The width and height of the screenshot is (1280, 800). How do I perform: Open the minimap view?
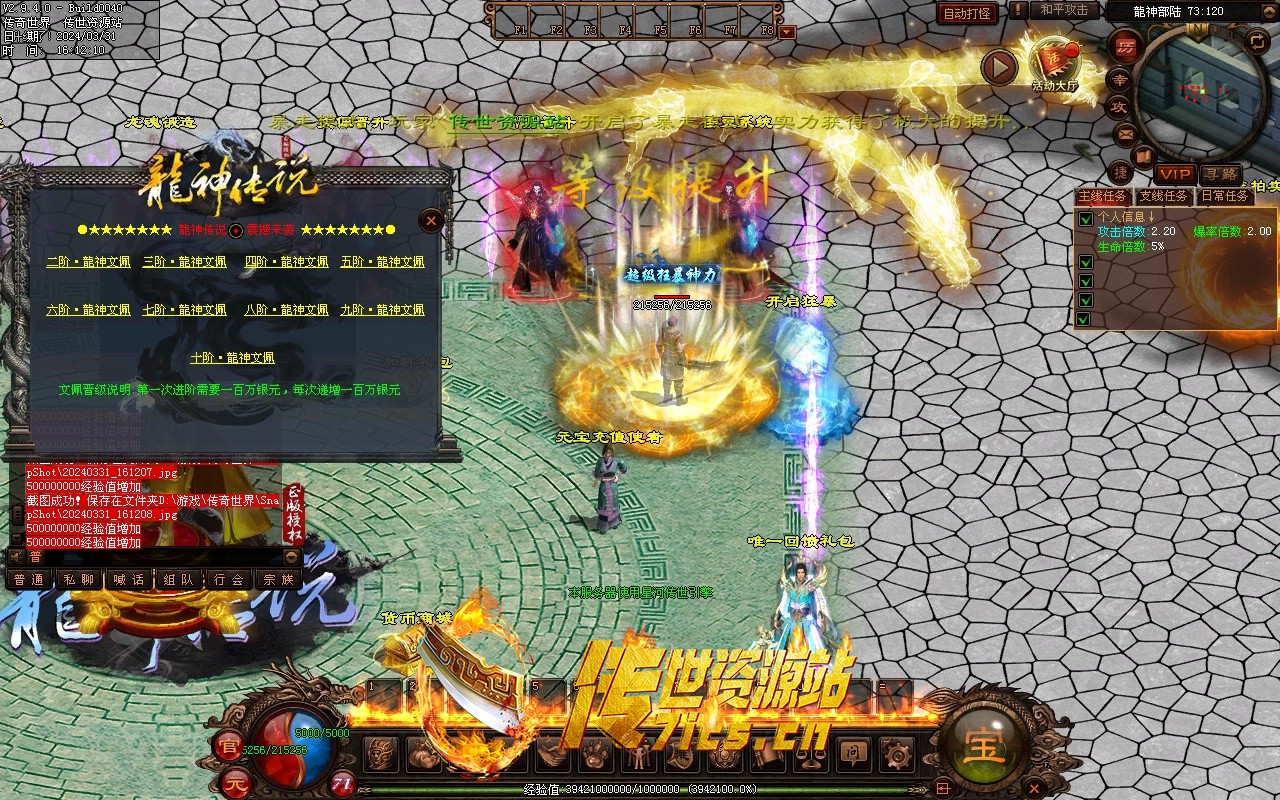1206,92
